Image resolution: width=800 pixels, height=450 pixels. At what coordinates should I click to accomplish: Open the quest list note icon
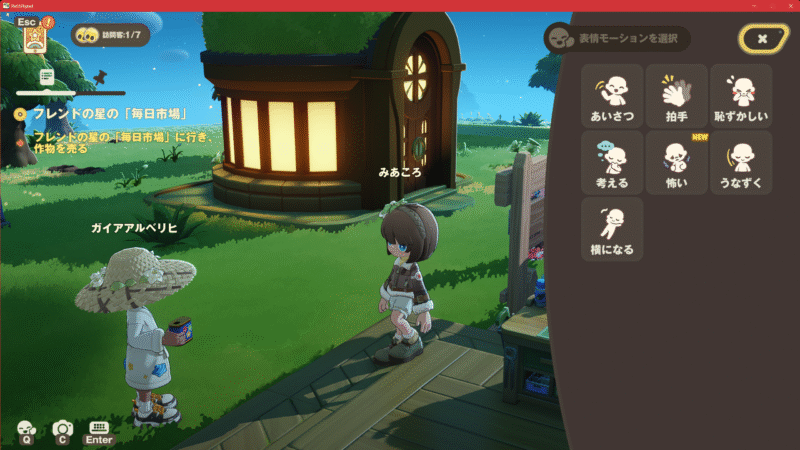[x=46, y=76]
